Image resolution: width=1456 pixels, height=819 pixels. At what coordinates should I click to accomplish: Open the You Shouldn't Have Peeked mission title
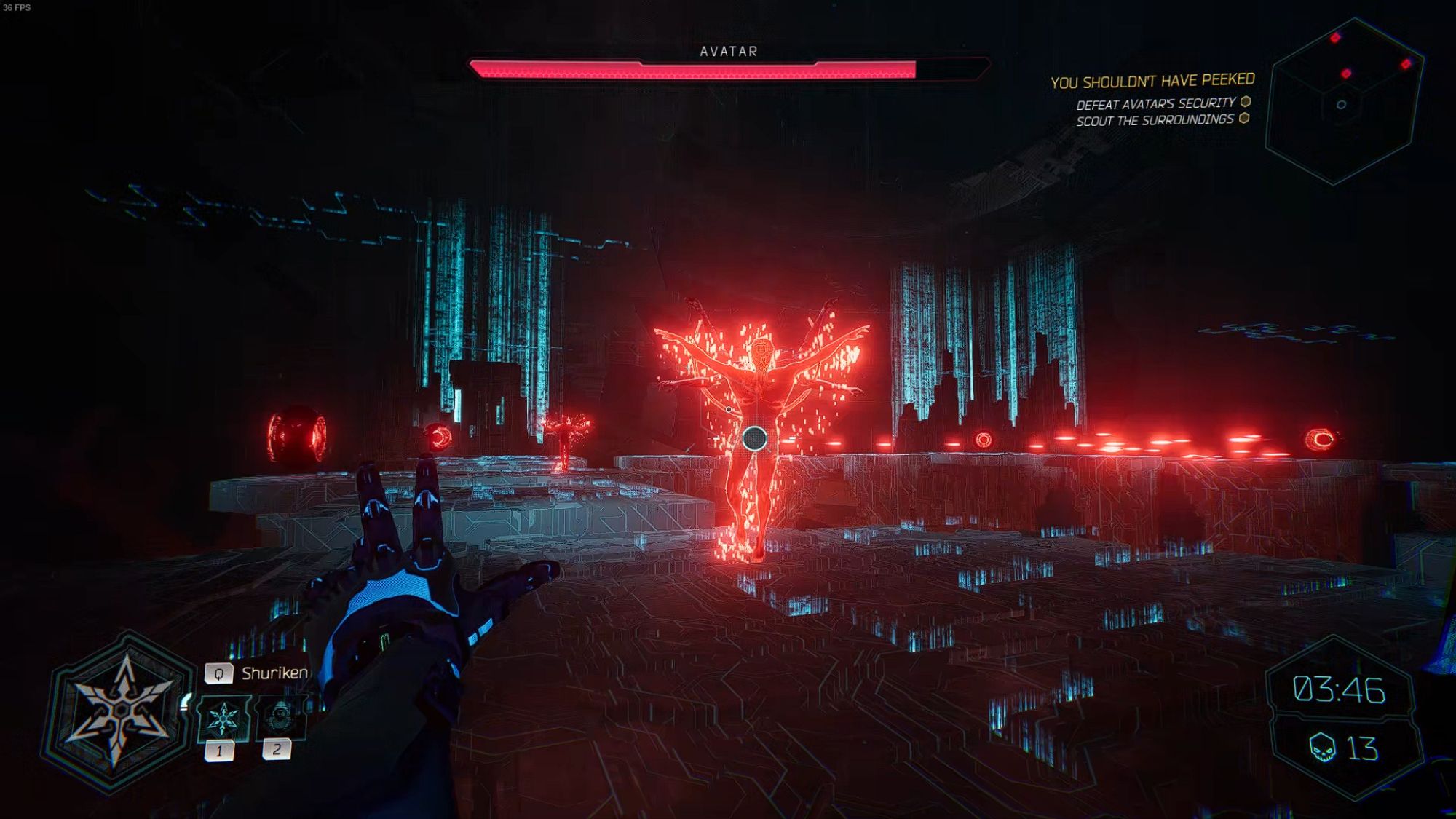point(1152,81)
